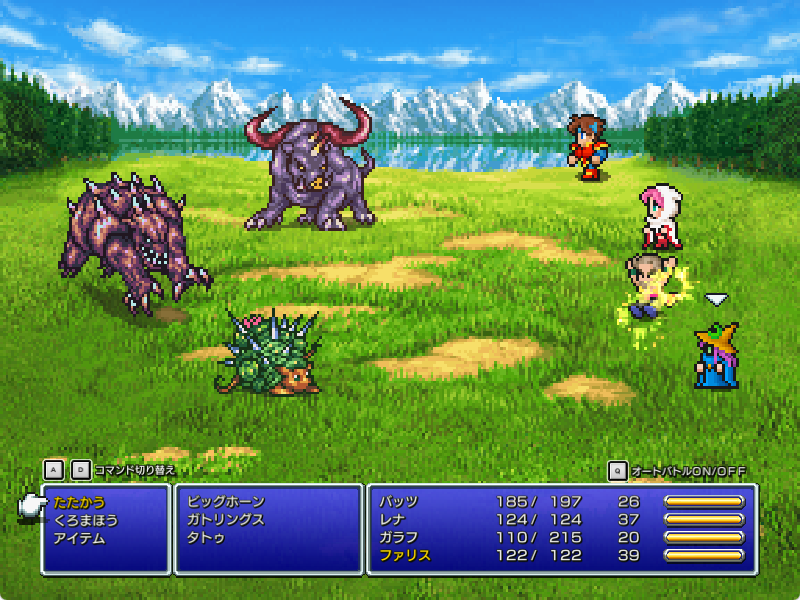Select party member レナ's row
This screenshot has width=800, height=600.
click(393, 520)
